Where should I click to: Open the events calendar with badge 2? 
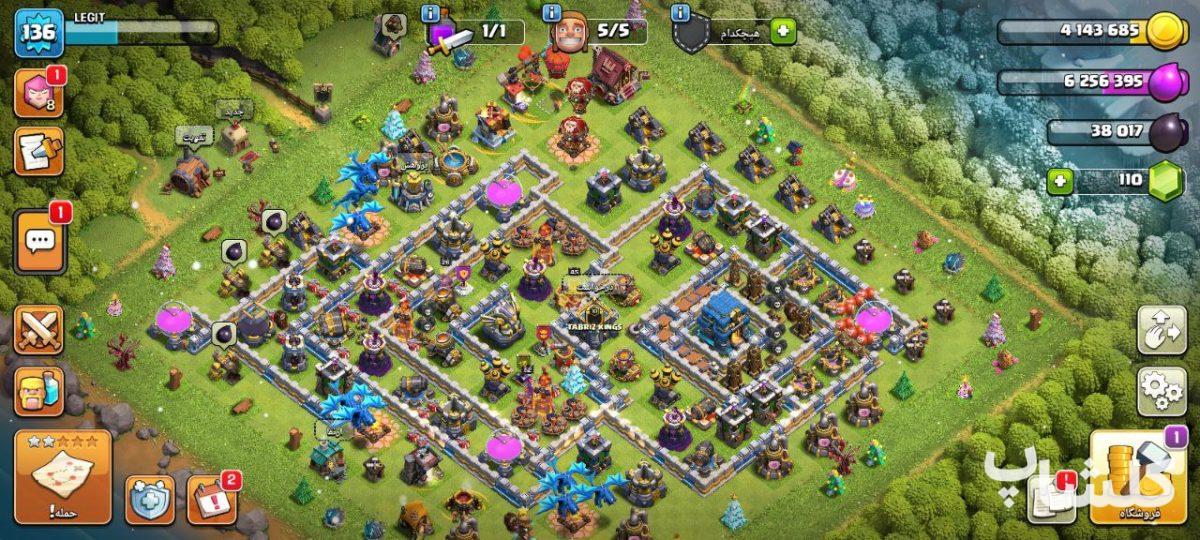[210, 498]
